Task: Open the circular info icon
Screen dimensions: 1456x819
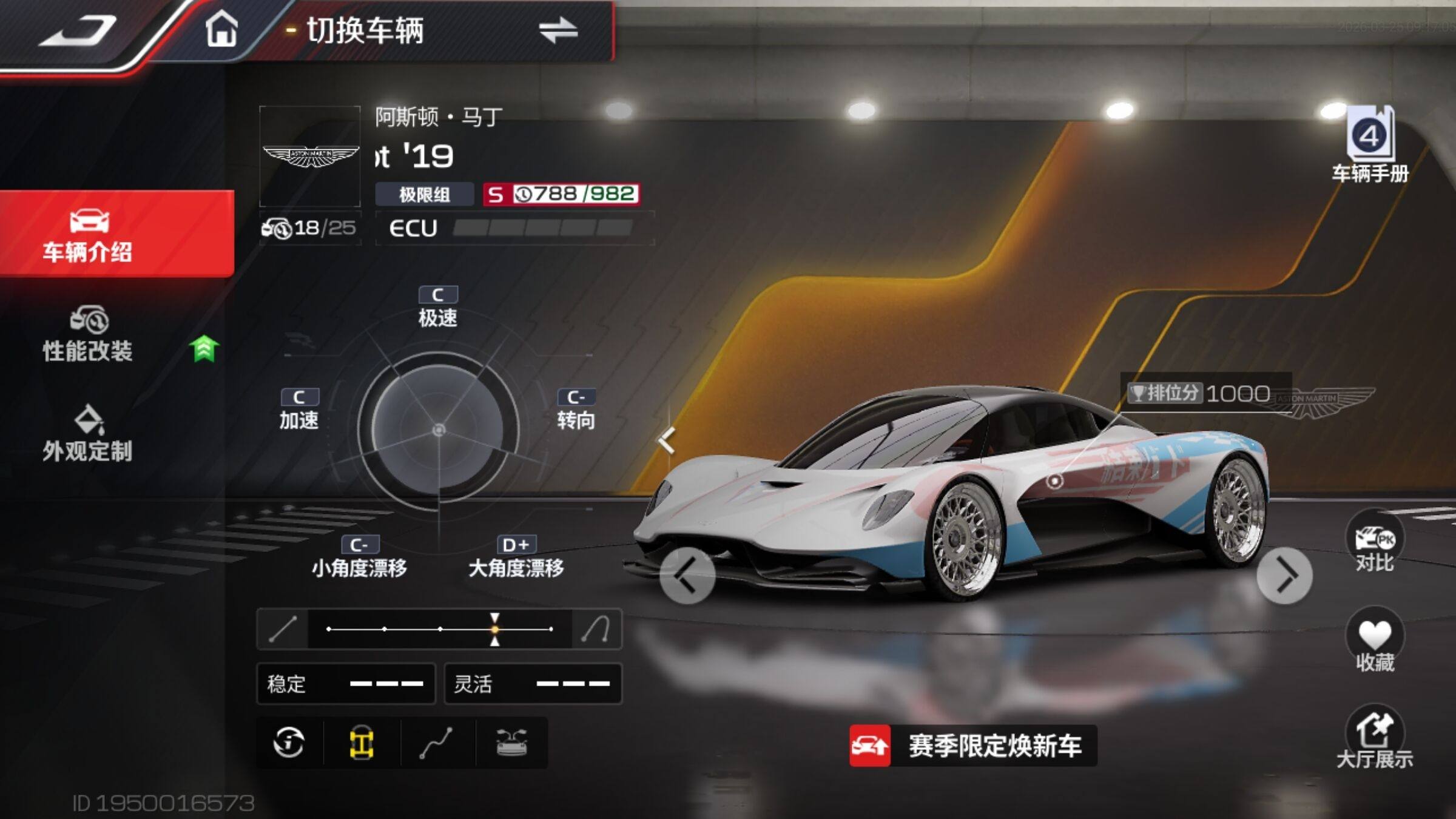Action: [289, 743]
